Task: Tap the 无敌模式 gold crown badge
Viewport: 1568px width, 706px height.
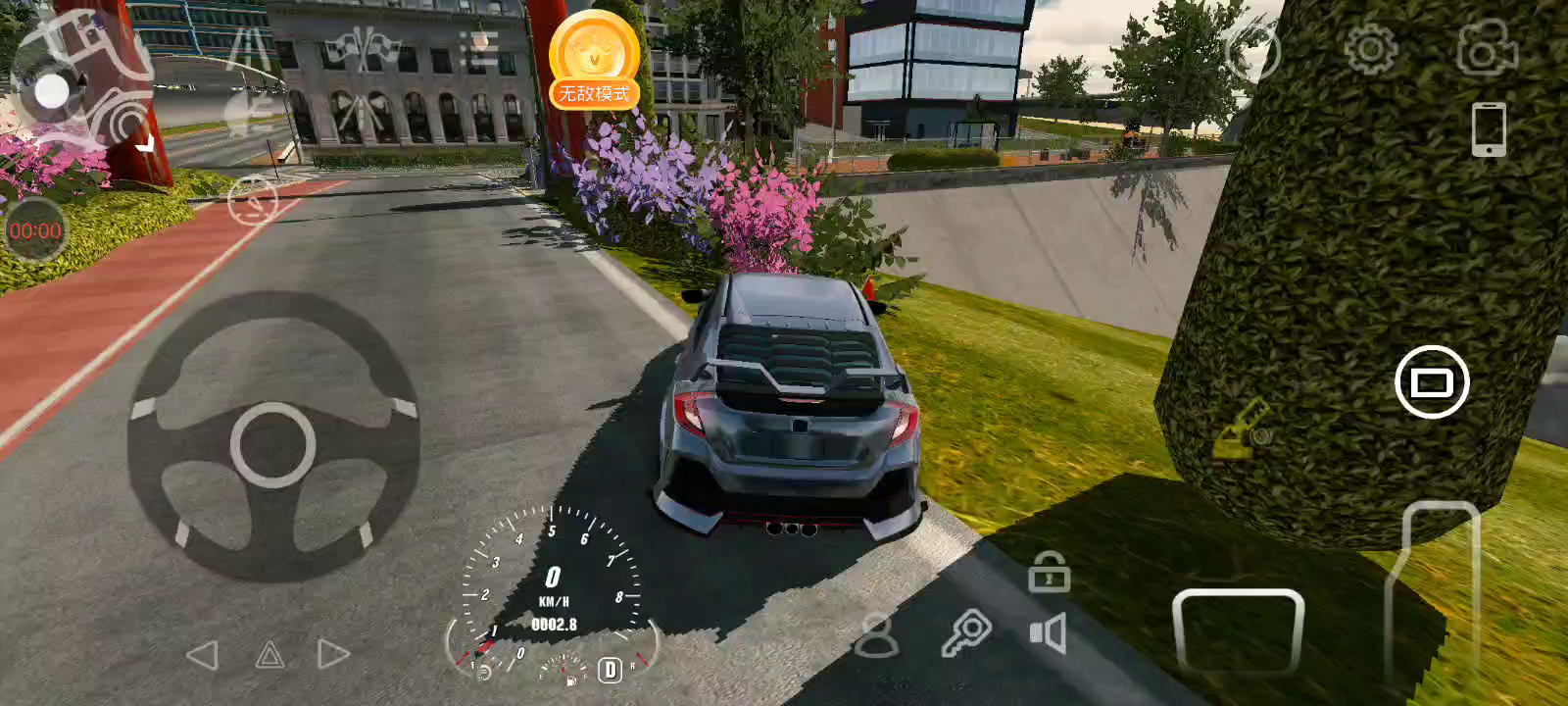Action: [594, 61]
